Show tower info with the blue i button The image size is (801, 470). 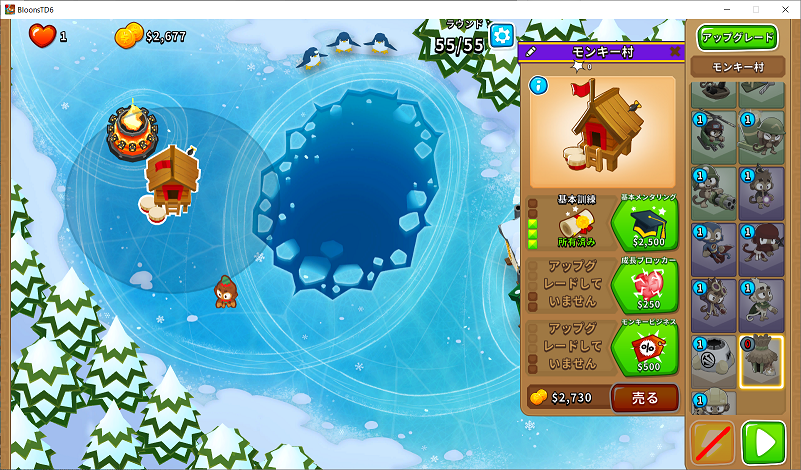pyautogui.click(x=540, y=86)
